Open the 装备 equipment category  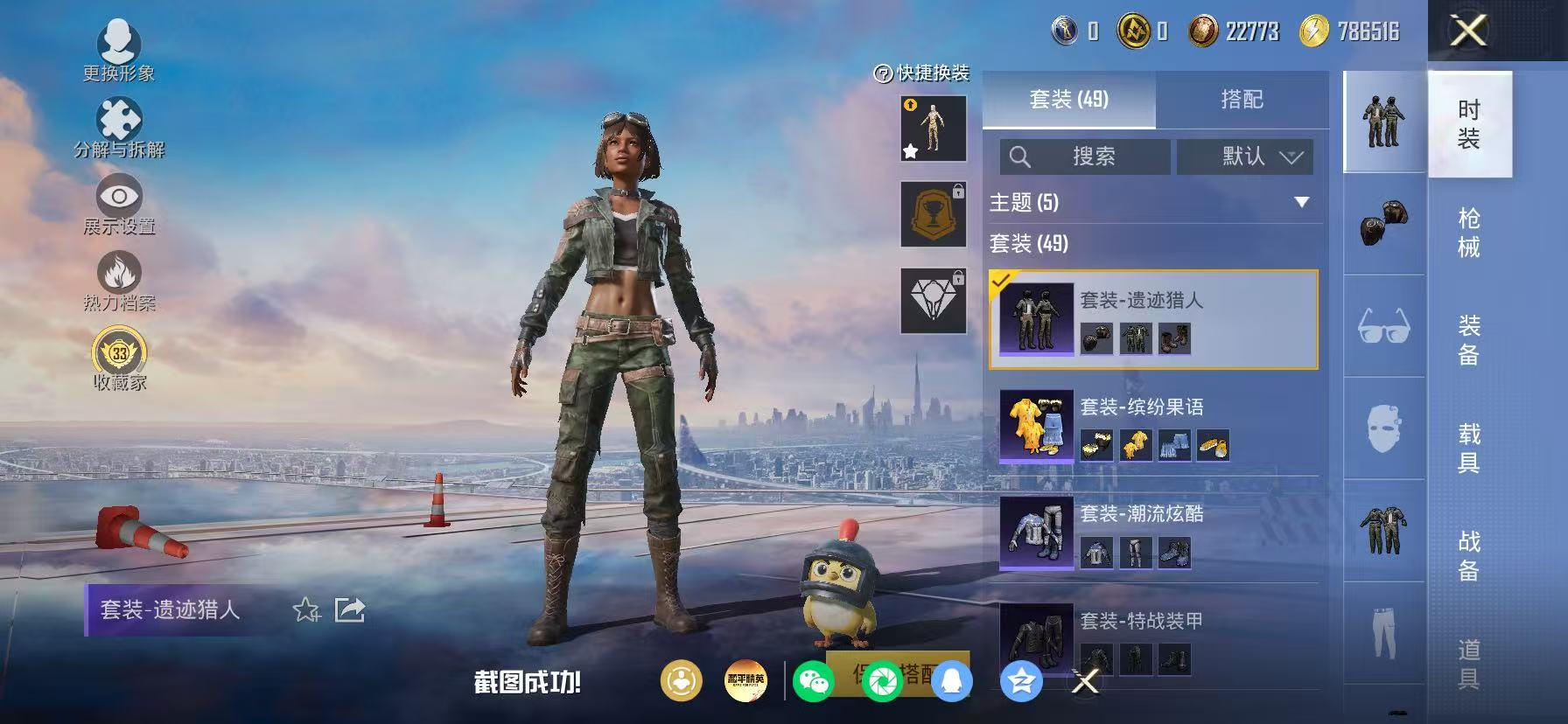click(1469, 340)
